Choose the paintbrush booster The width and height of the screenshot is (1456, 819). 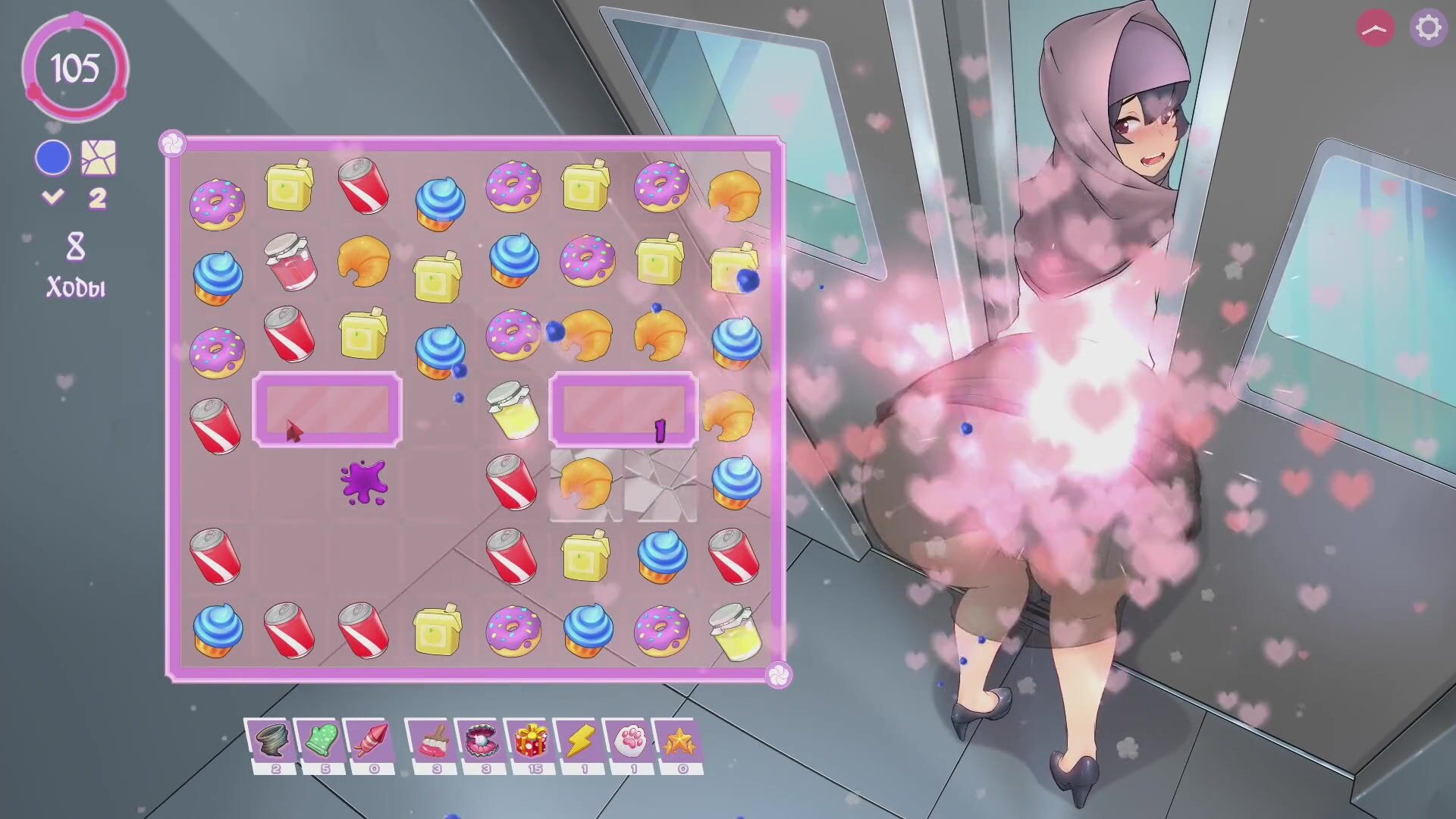tap(431, 739)
